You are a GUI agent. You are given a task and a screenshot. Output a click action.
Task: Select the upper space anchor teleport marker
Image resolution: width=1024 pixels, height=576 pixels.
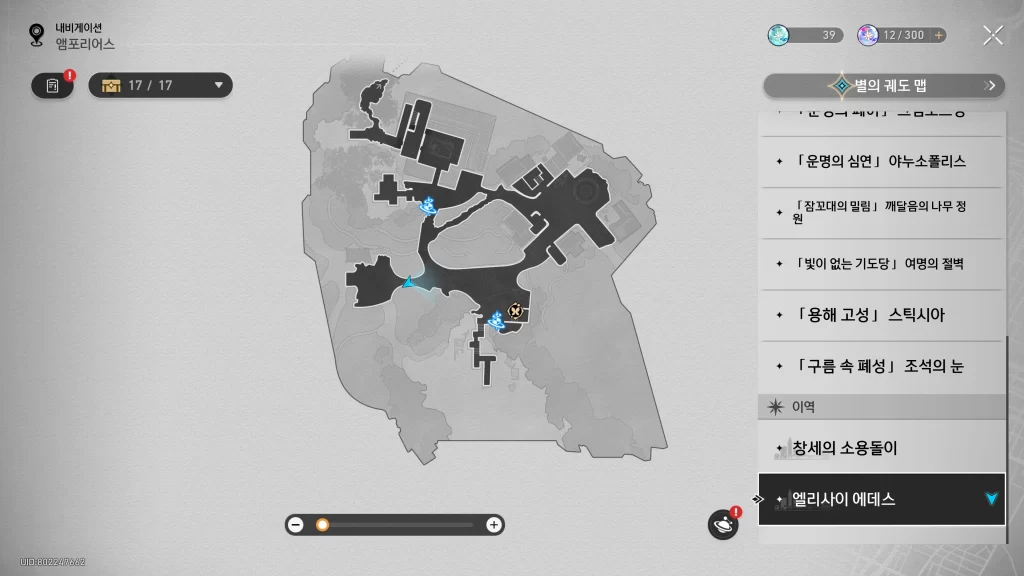pyautogui.click(x=428, y=207)
